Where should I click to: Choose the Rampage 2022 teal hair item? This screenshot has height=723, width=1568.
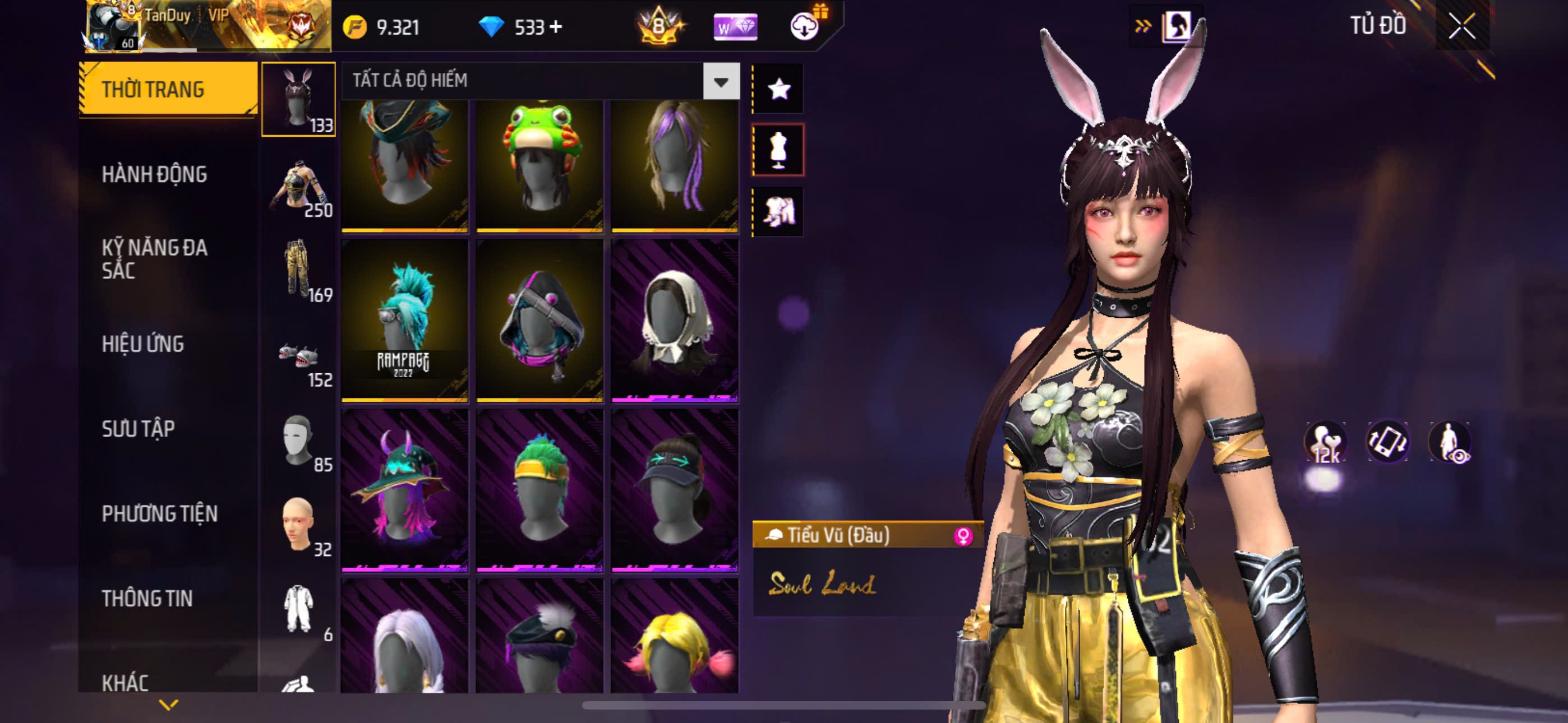coord(405,321)
